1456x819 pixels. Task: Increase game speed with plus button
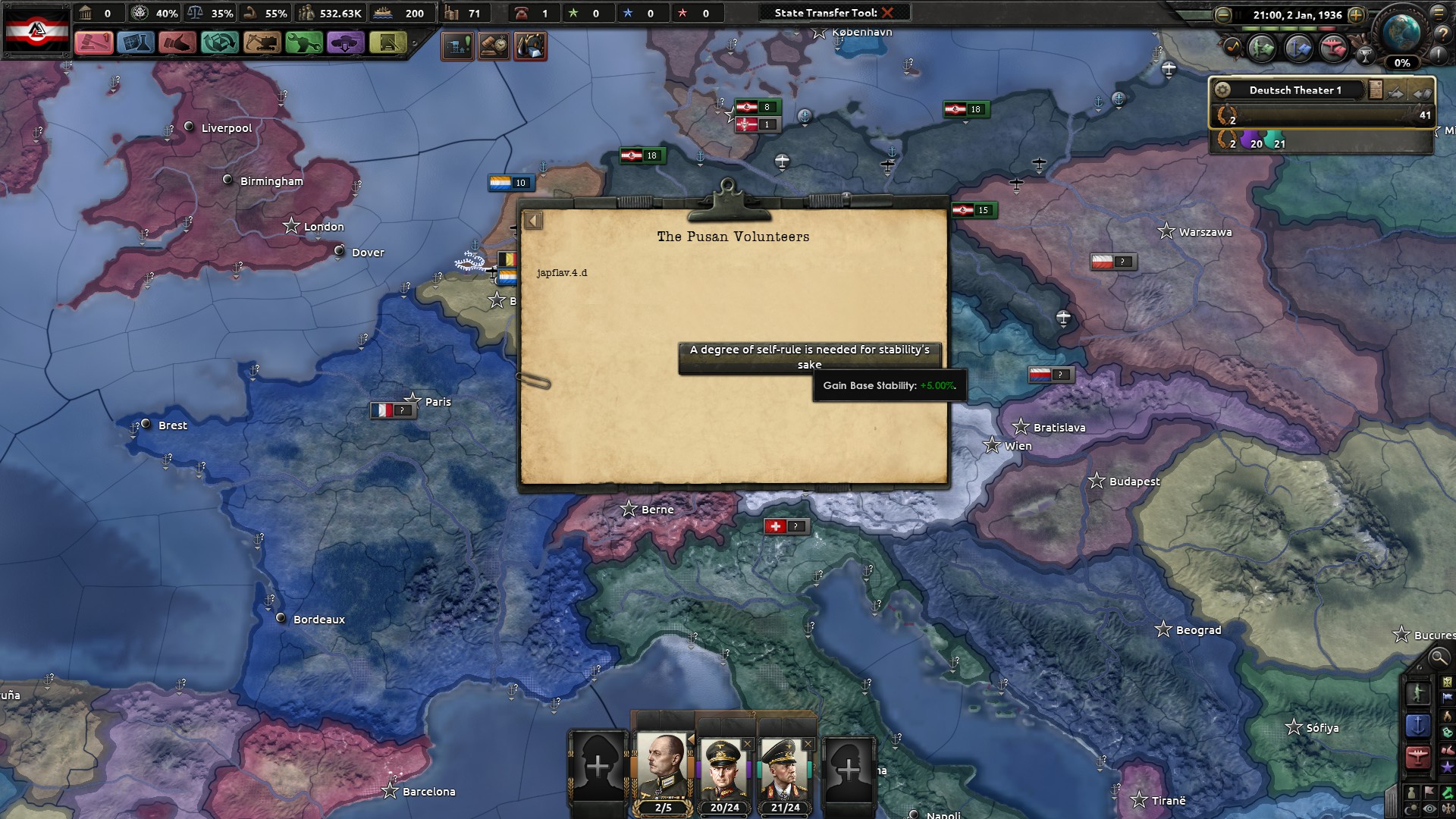1356,15
